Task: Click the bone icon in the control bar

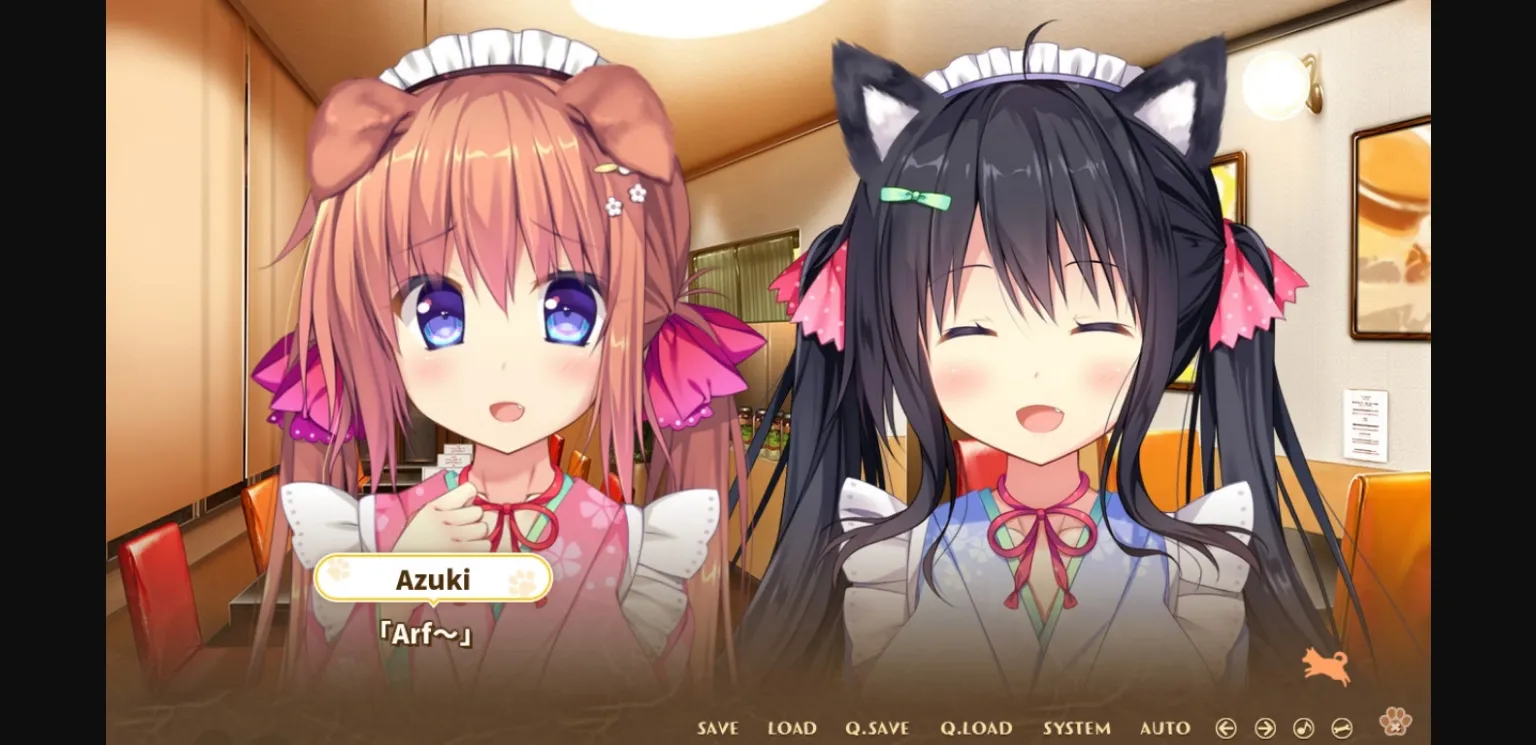Action: tap(1342, 727)
